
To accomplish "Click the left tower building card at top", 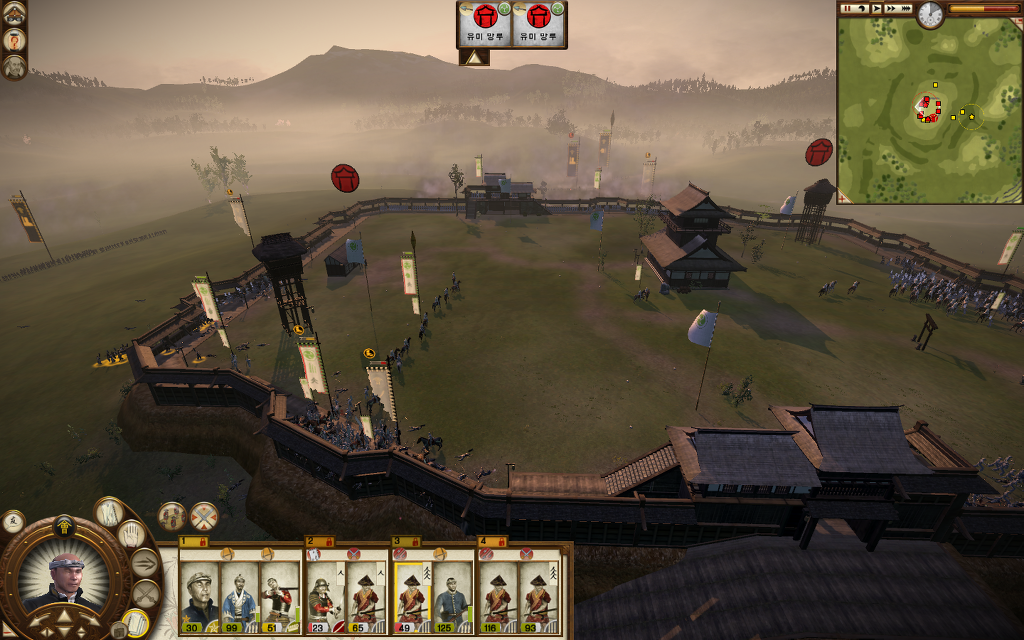I will click(485, 23).
